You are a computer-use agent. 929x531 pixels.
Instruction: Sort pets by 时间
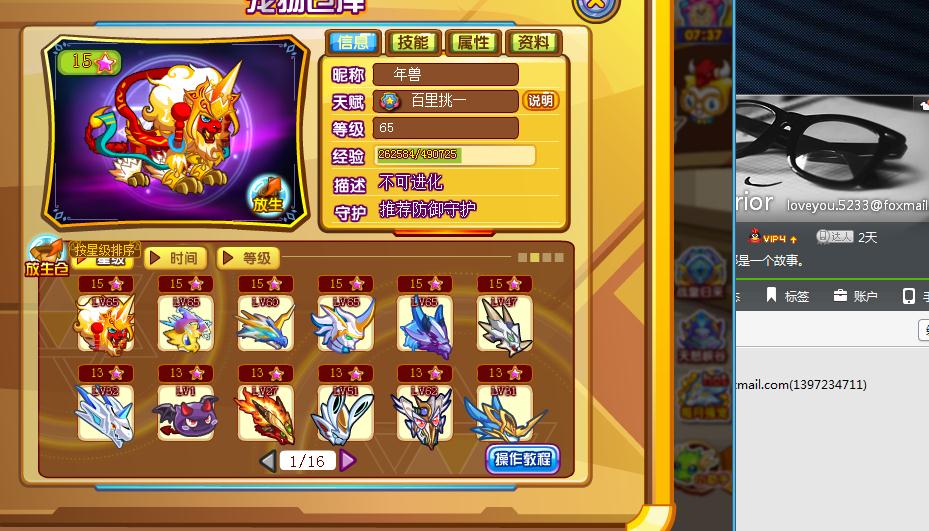(x=176, y=258)
